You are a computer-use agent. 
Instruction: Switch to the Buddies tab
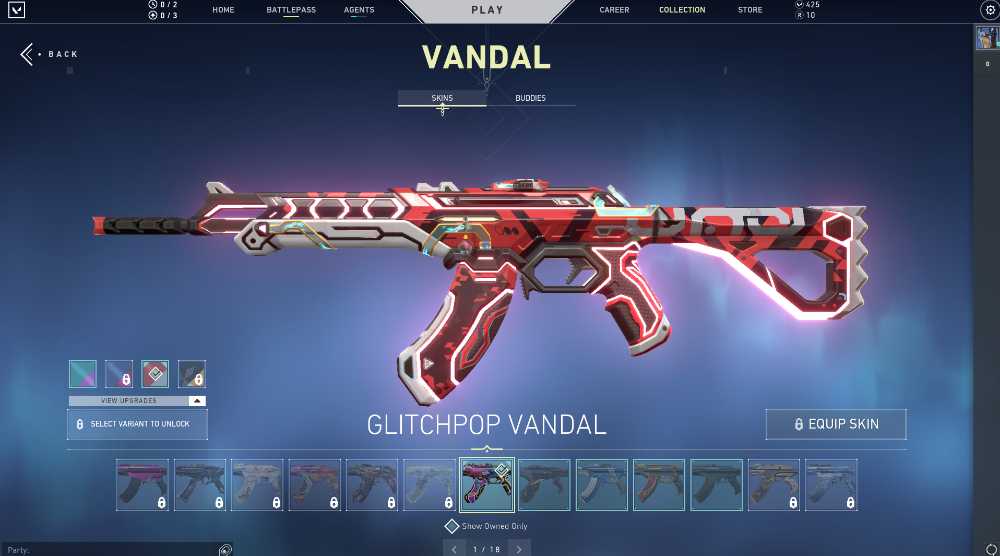[530, 98]
